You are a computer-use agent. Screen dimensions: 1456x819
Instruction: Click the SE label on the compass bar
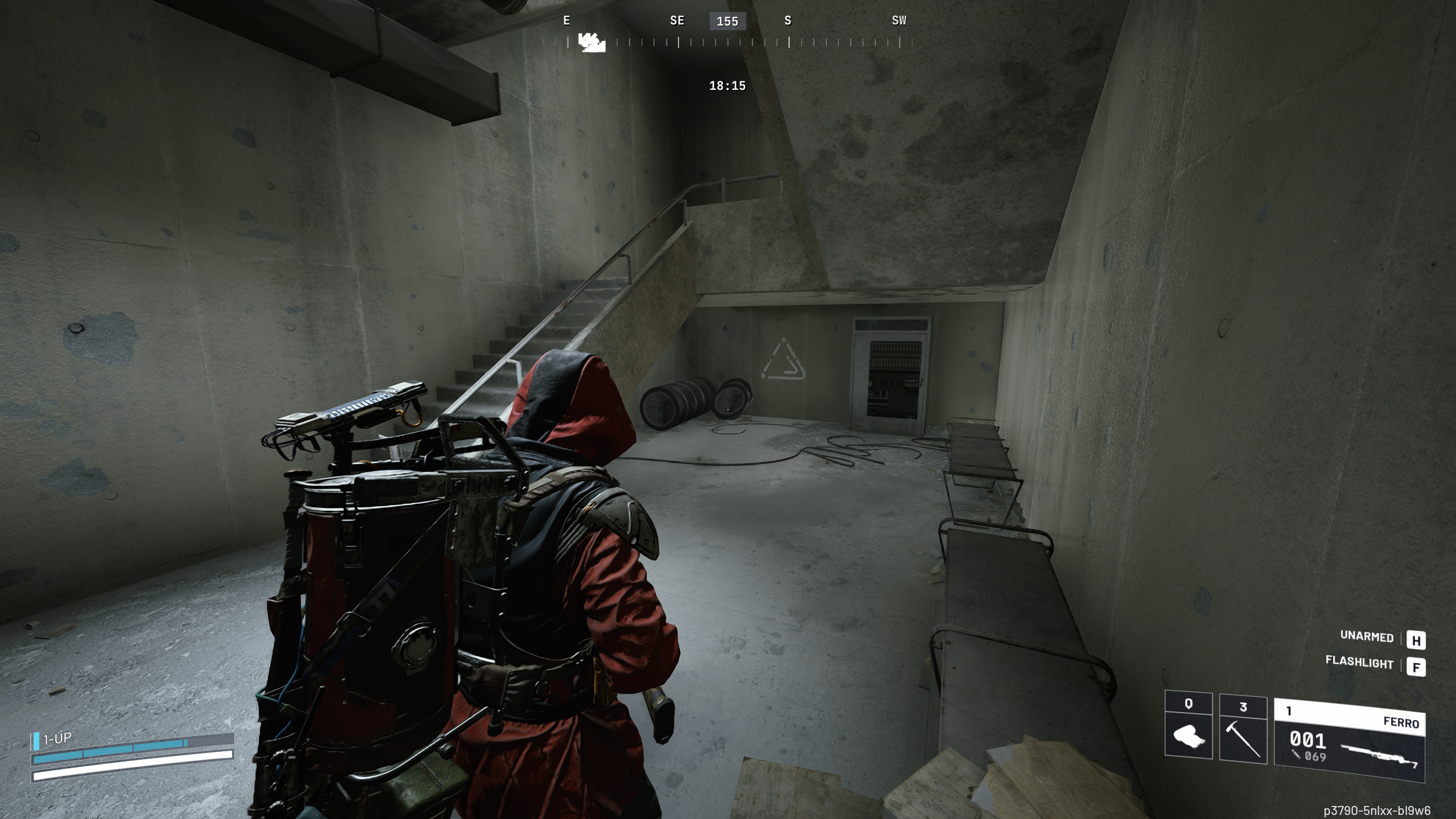pos(677,20)
